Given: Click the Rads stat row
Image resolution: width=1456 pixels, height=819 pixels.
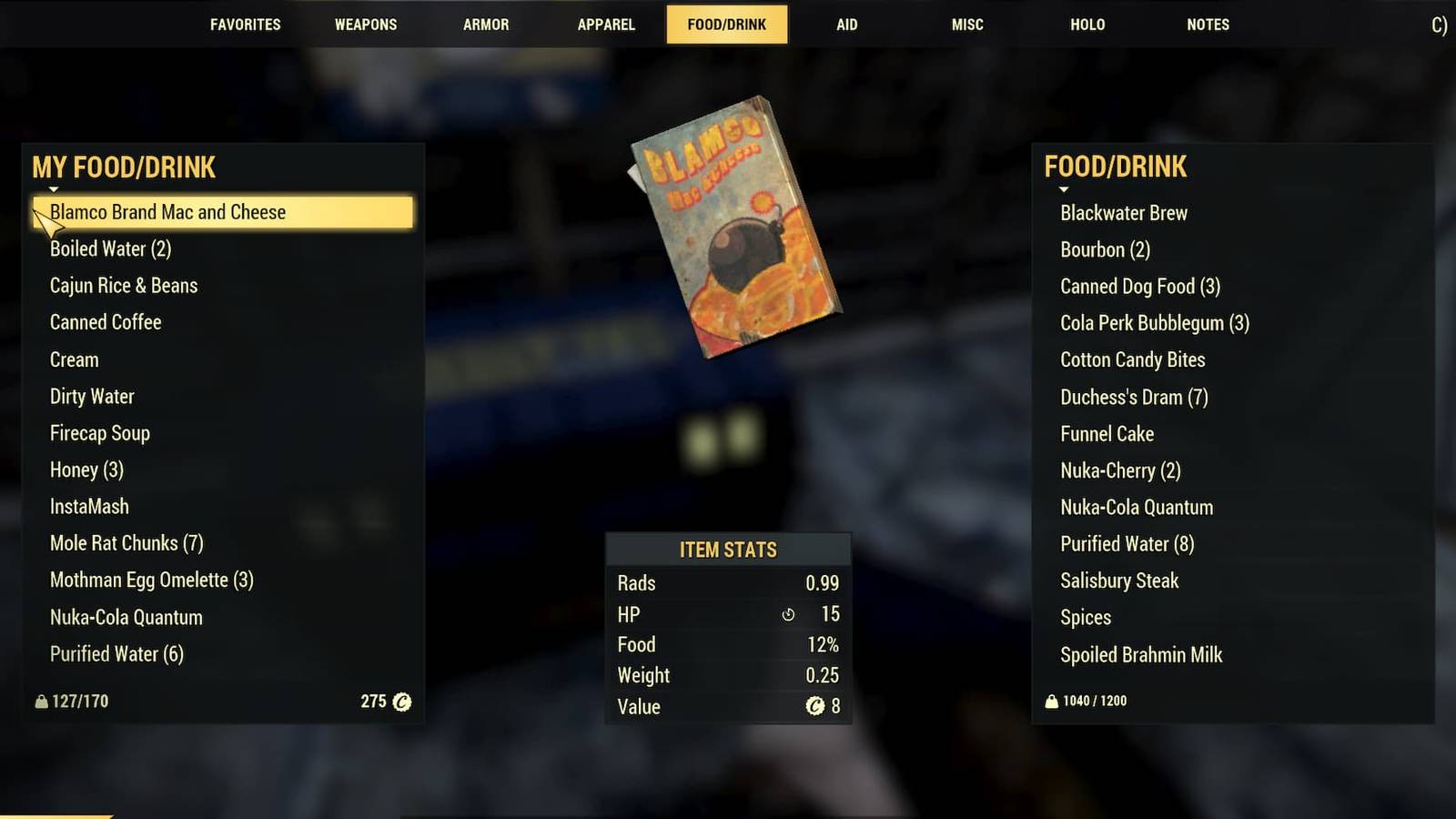Looking at the screenshot, I should tap(727, 583).
